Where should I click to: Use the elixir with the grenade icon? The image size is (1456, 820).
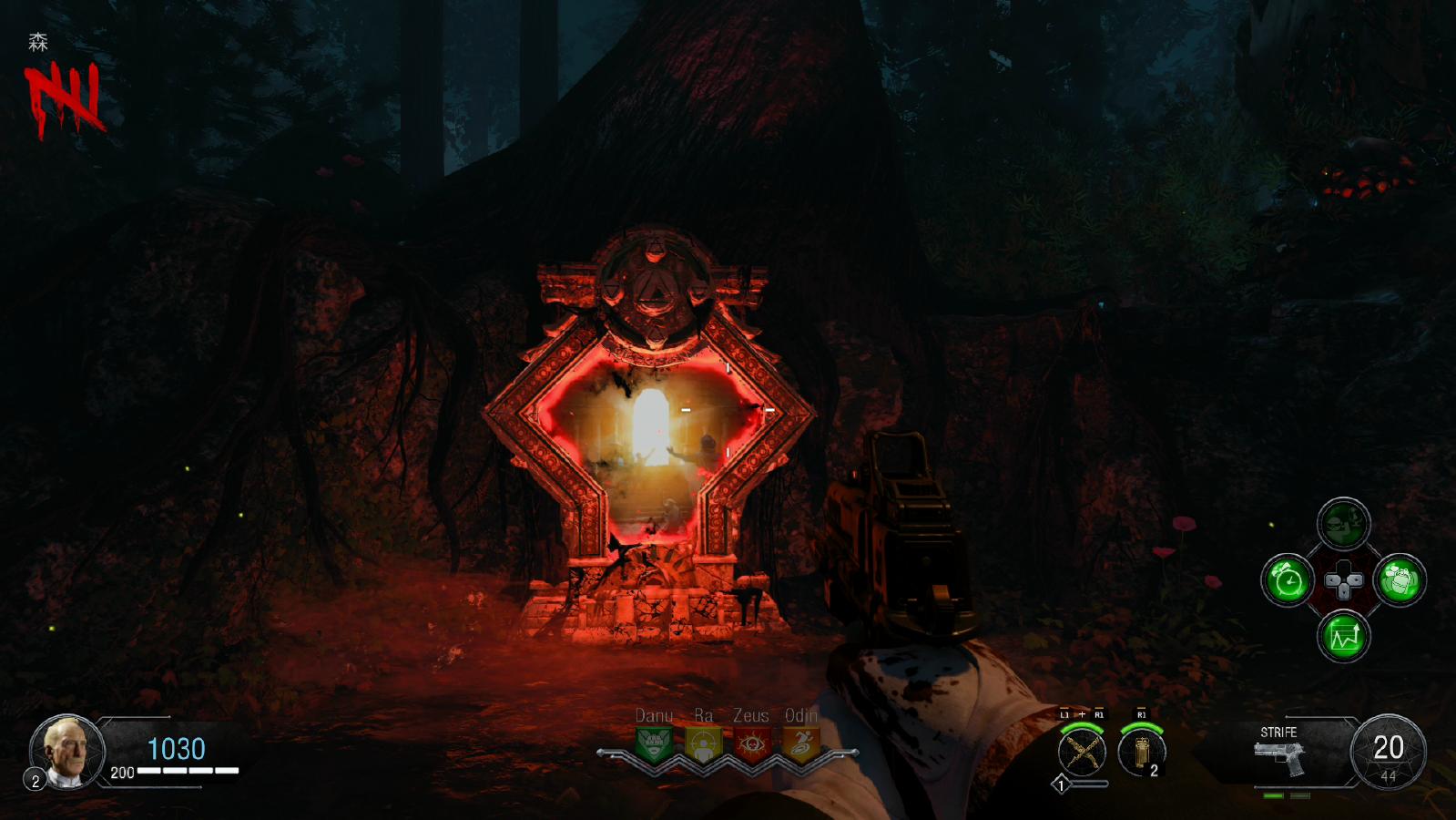[1400, 580]
